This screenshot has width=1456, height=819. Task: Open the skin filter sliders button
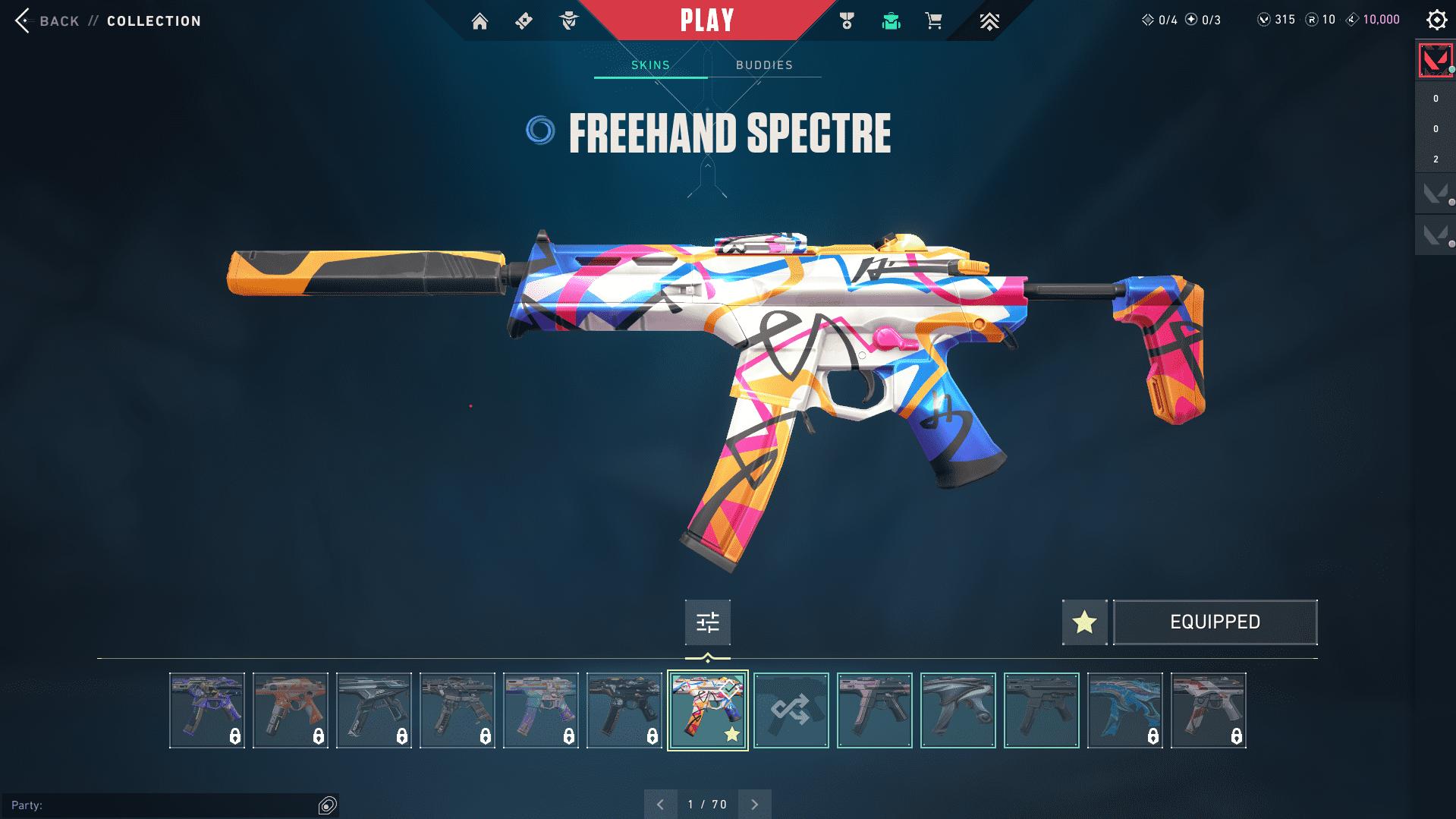(x=707, y=622)
